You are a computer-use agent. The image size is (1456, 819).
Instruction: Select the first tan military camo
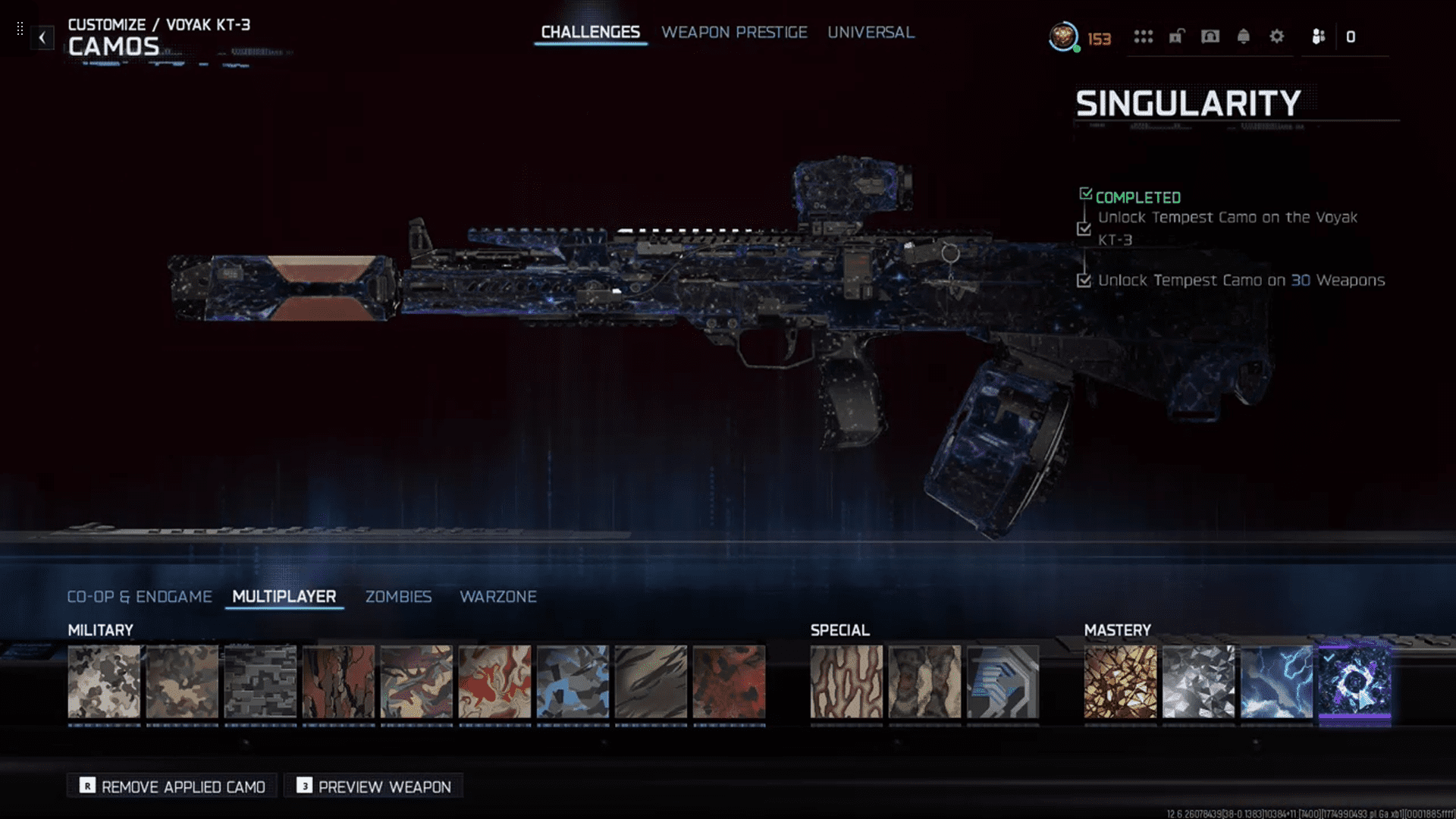coord(104,682)
